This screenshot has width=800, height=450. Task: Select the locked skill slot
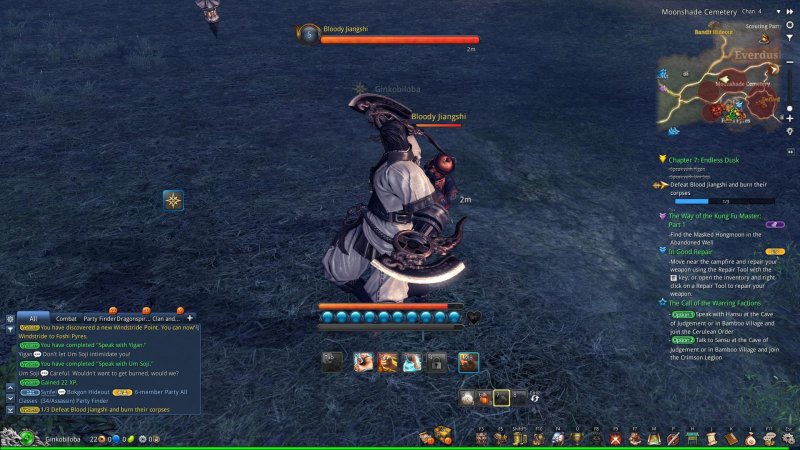437,362
